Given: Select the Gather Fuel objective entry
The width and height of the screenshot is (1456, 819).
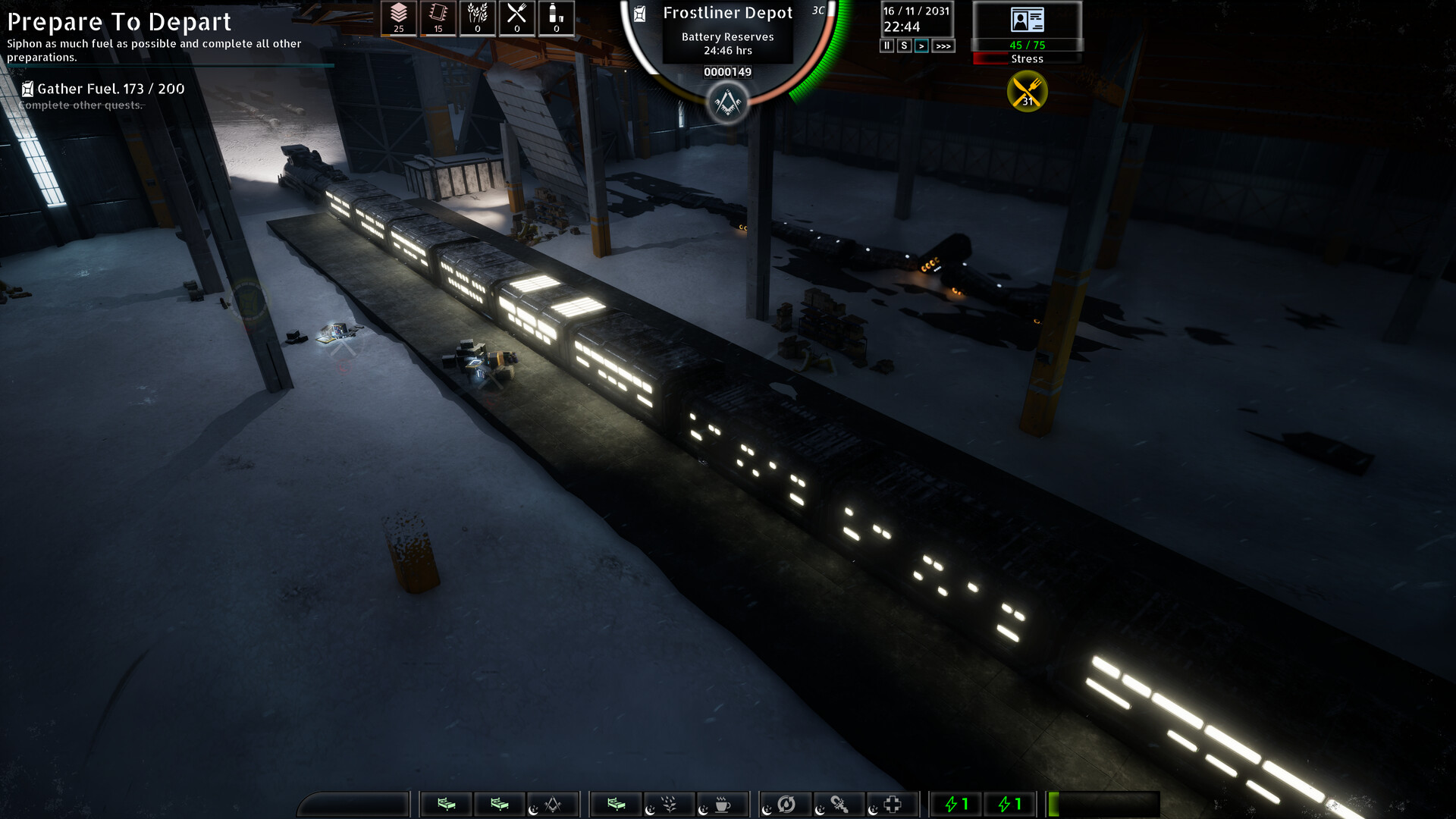Looking at the screenshot, I should (110, 89).
